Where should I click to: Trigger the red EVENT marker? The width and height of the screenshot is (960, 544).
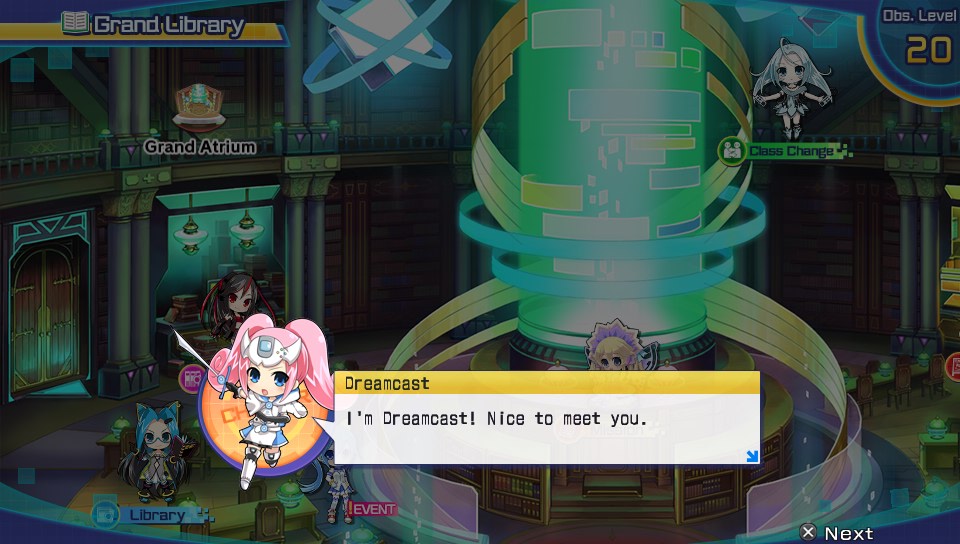pos(373,508)
